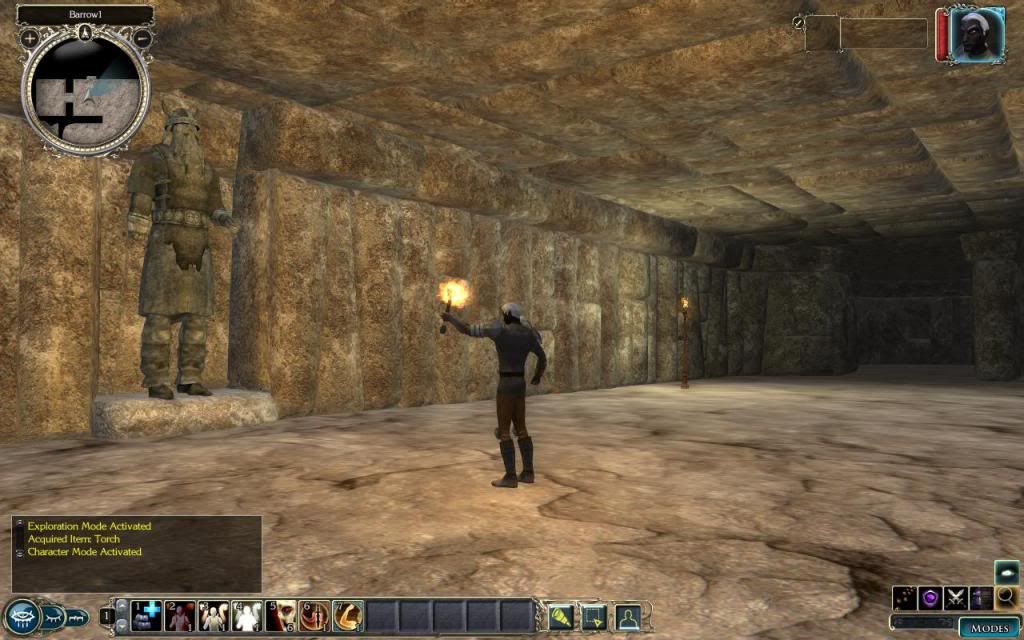The height and width of the screenshot is (640, 1024).
Task: Activate the hotbar slot 6 round icon
Action: [314, 616]
